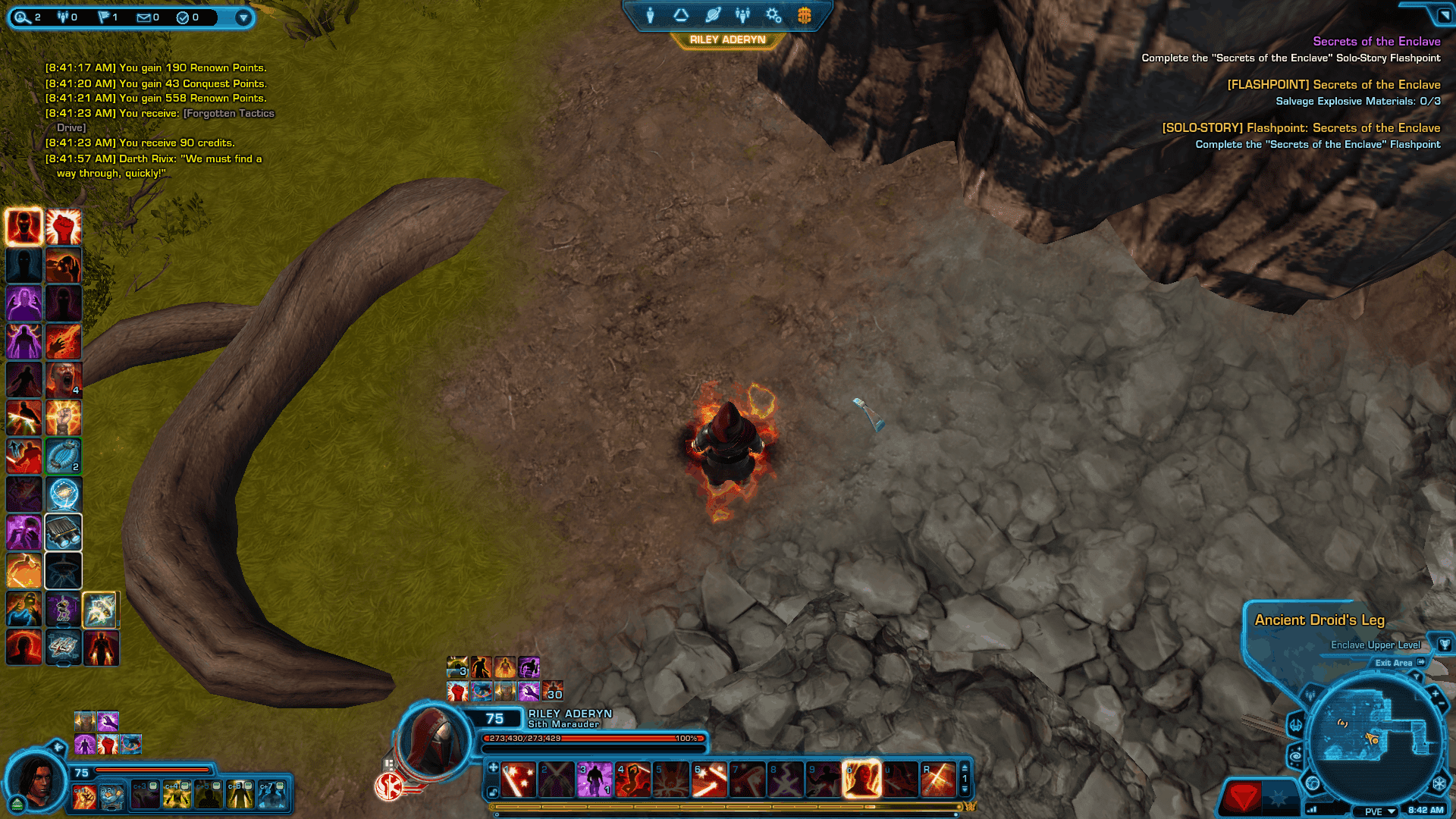Click the Who search magnifier icon top left
The height and width of the screenshot is (819, 1456).
click(24, 17)
